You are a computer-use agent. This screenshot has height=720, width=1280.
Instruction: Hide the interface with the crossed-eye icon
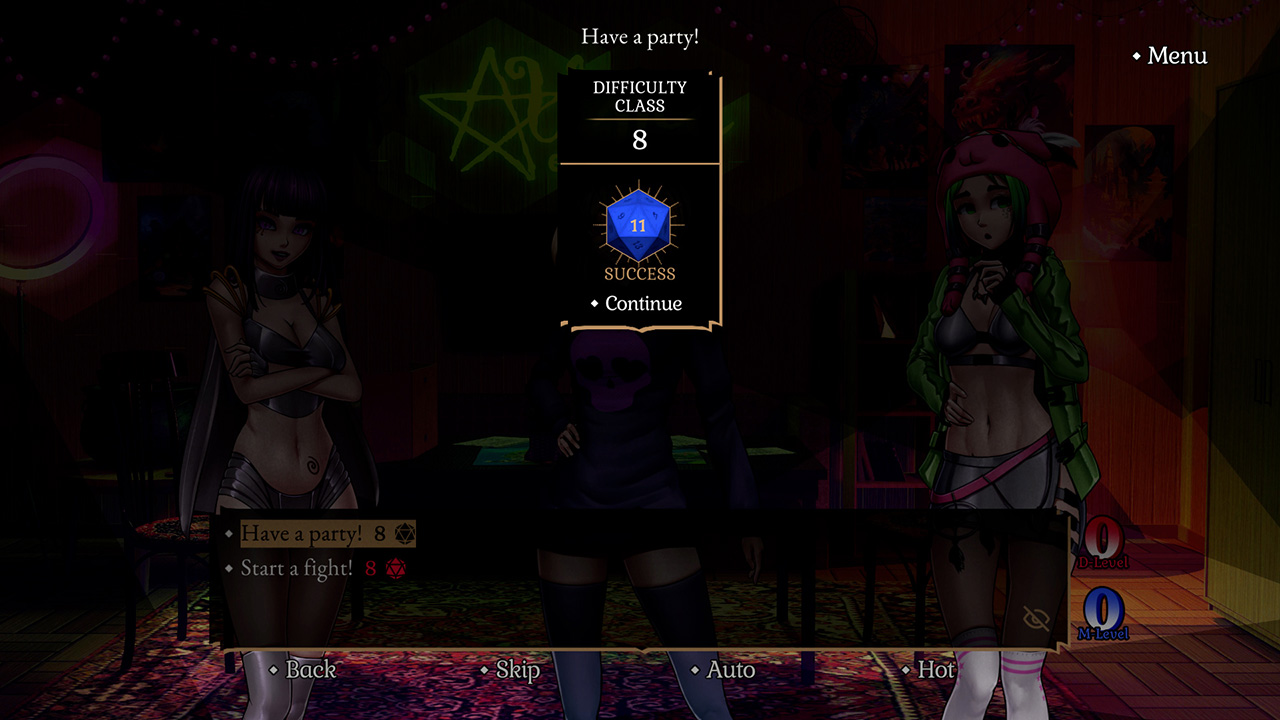[1036, 617]
